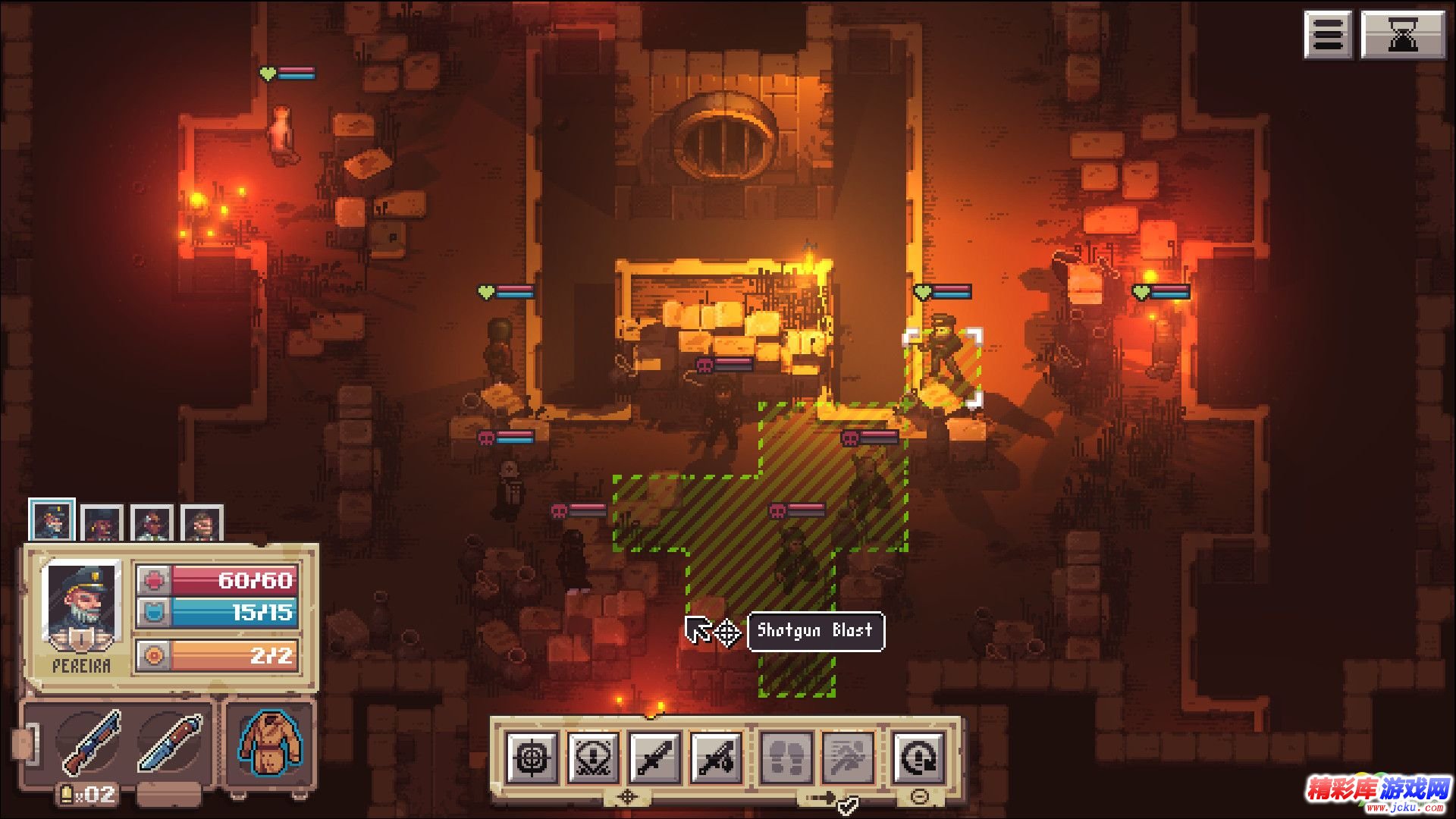Click Pereira's large character portrait
Screen dimensions: 1456x819
[82, 607]
